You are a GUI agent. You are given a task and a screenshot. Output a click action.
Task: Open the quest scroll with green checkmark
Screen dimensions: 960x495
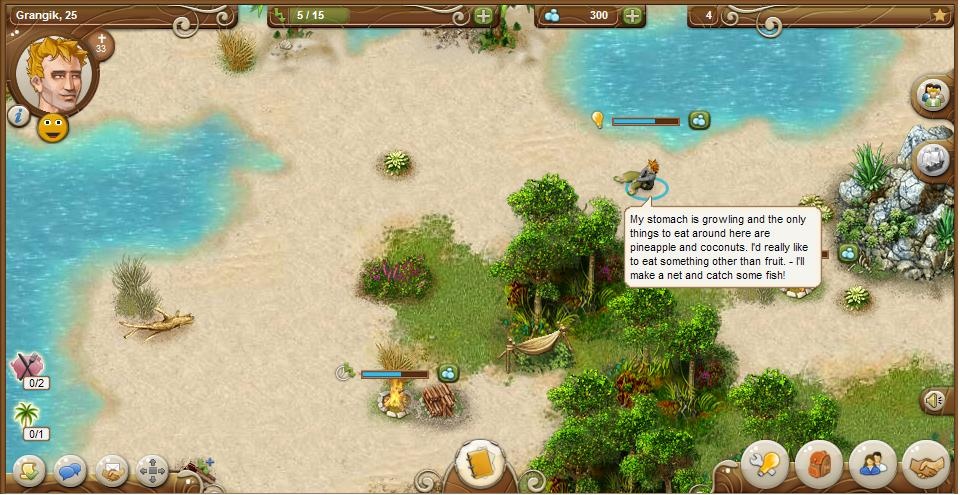pyautogui.click(x=27, y=469)
